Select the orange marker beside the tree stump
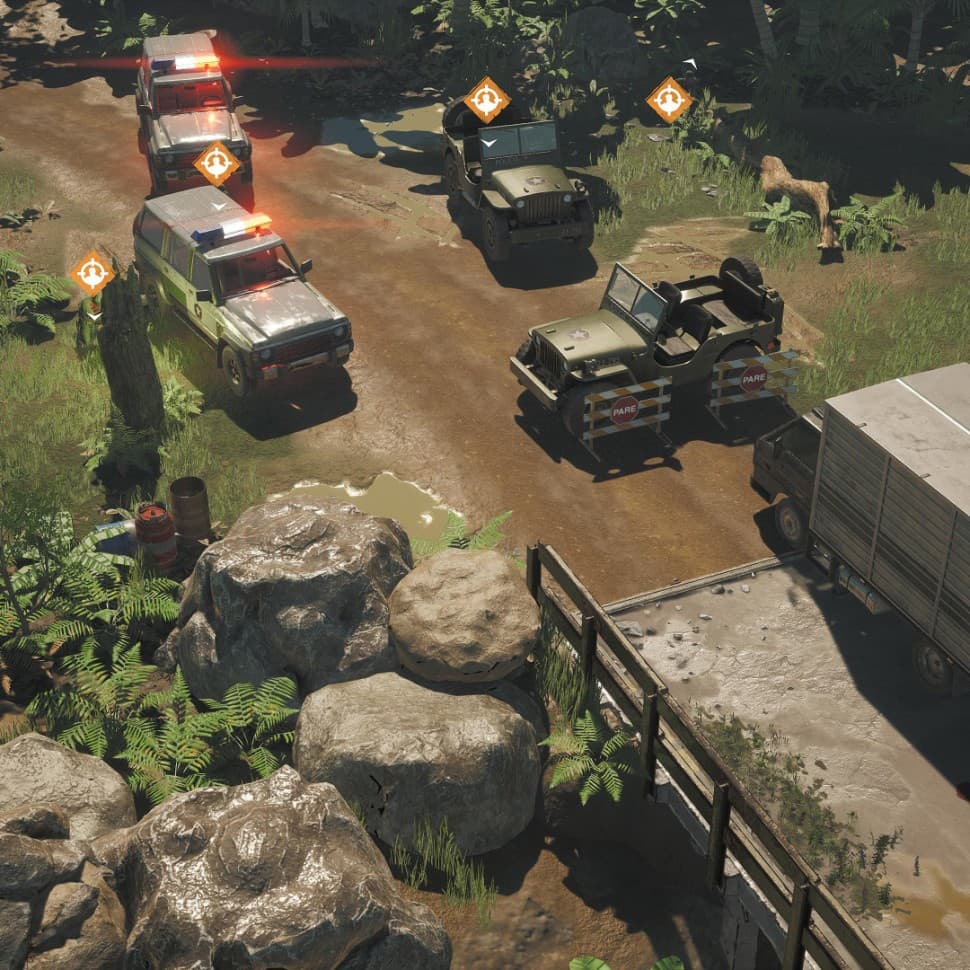Image resolution: width=970 pixels, height=970 pixels. 92,272
